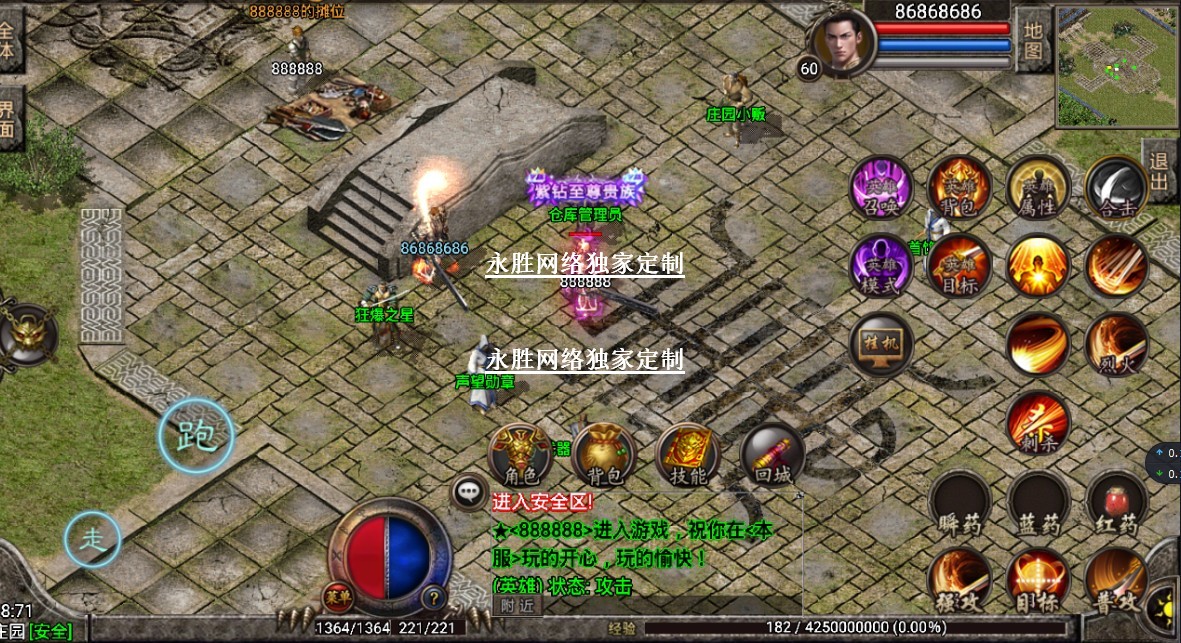The width and height of the screenshot is (1181, 643).
Task: Click the 退出 exit button
Action: [x=1160, y=171]
